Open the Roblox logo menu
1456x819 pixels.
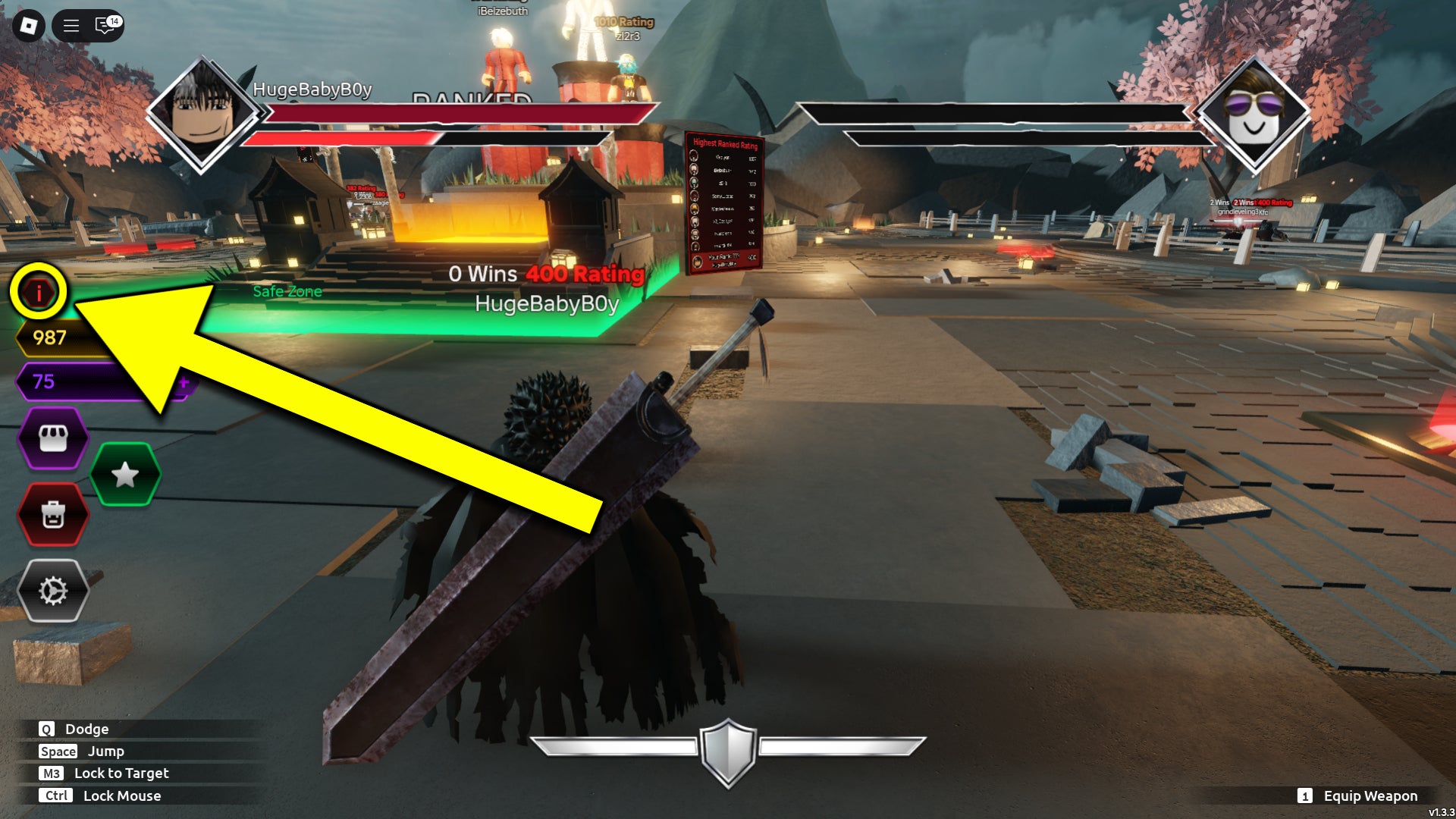29,26
